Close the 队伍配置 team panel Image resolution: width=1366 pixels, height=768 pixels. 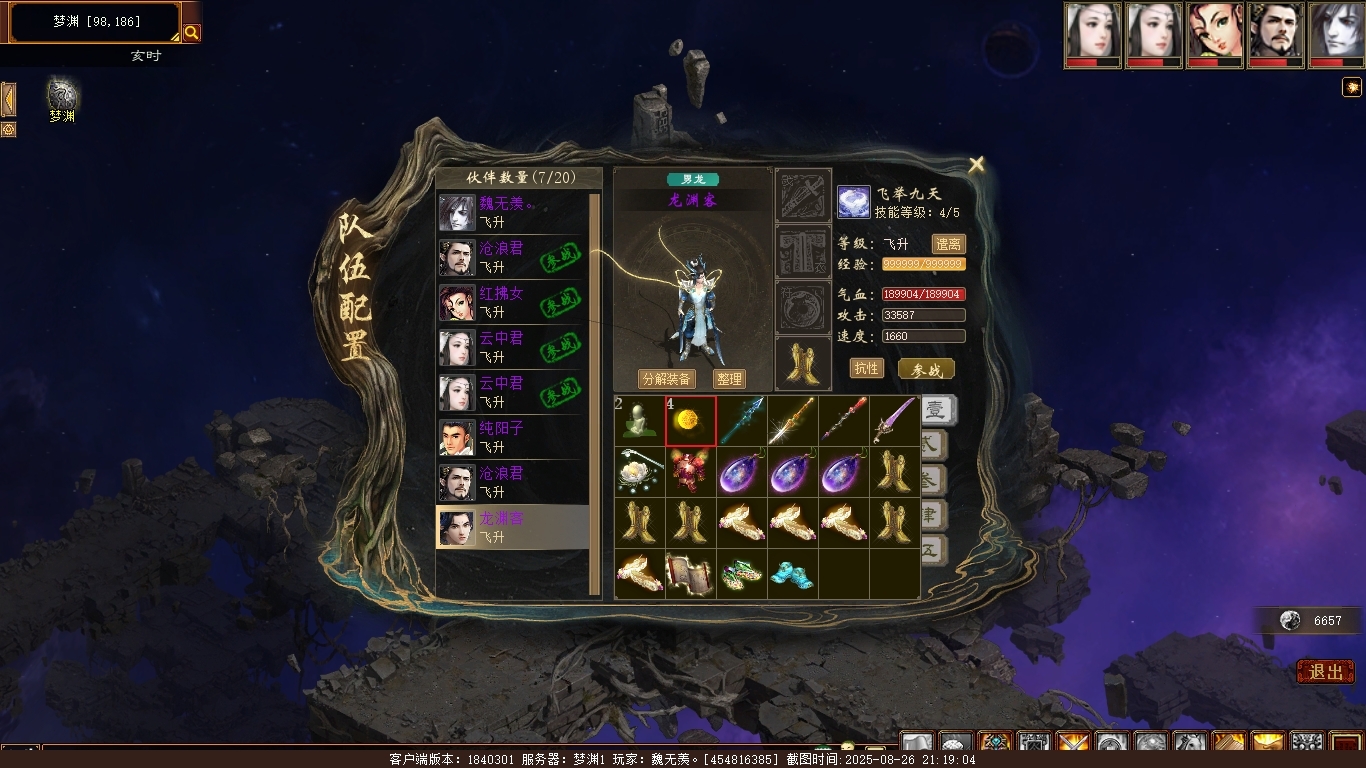(976, 165)
